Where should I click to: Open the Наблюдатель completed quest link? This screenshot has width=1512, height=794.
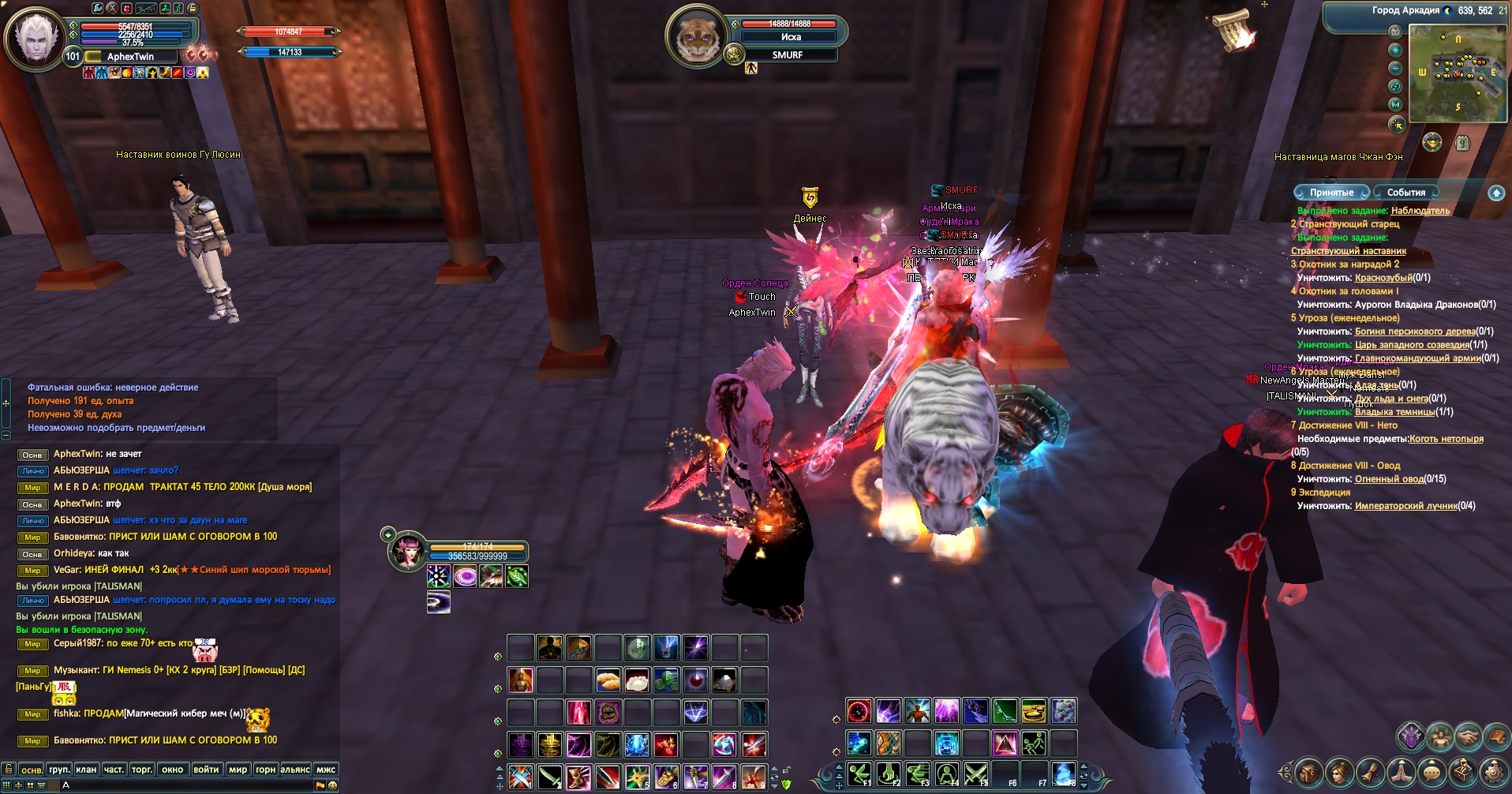coord(1420,211)
